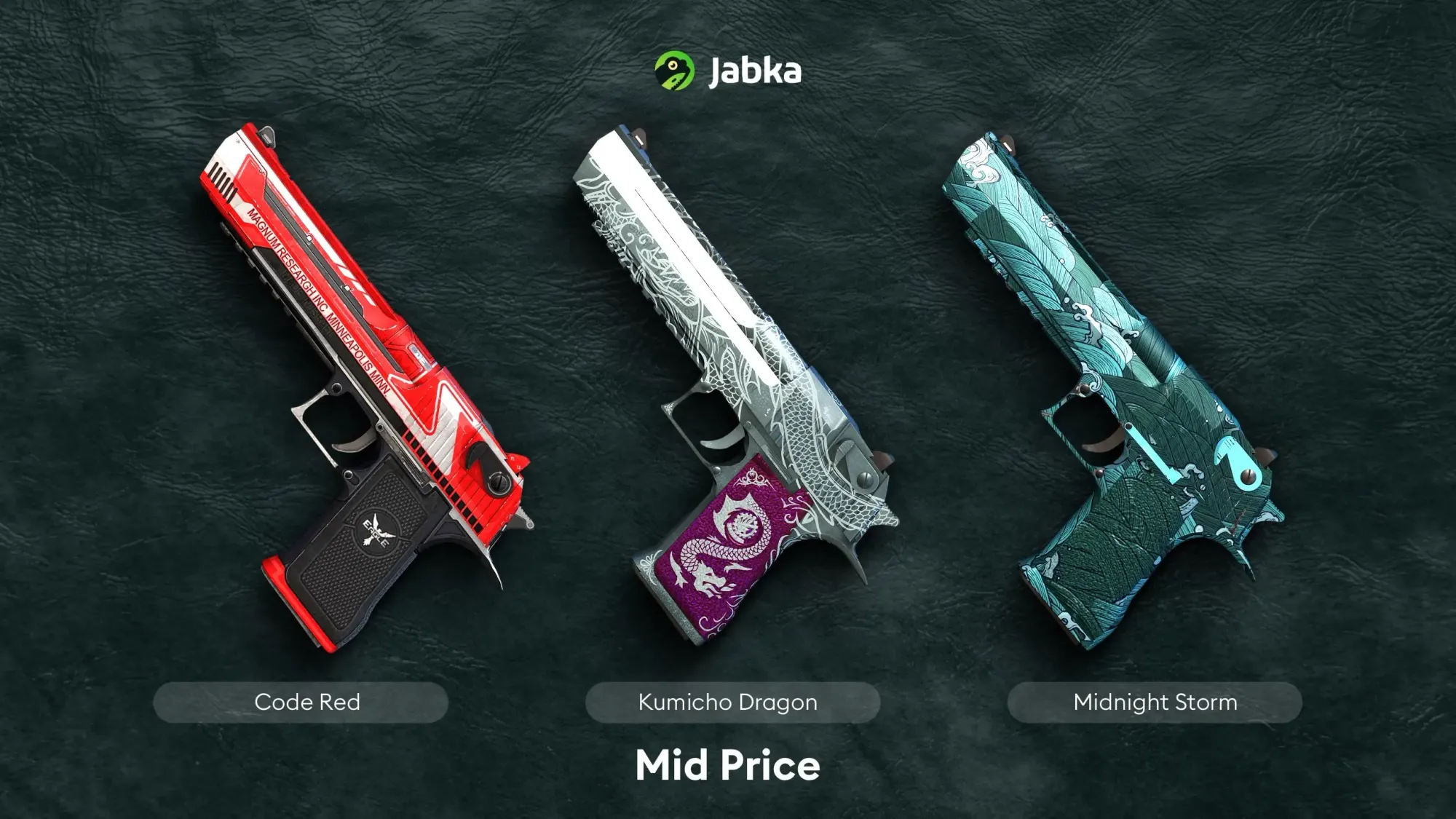Open the Jabka logo link
Image resolution: width=1456 pixels, height=819 pixels.
point(728,71)
